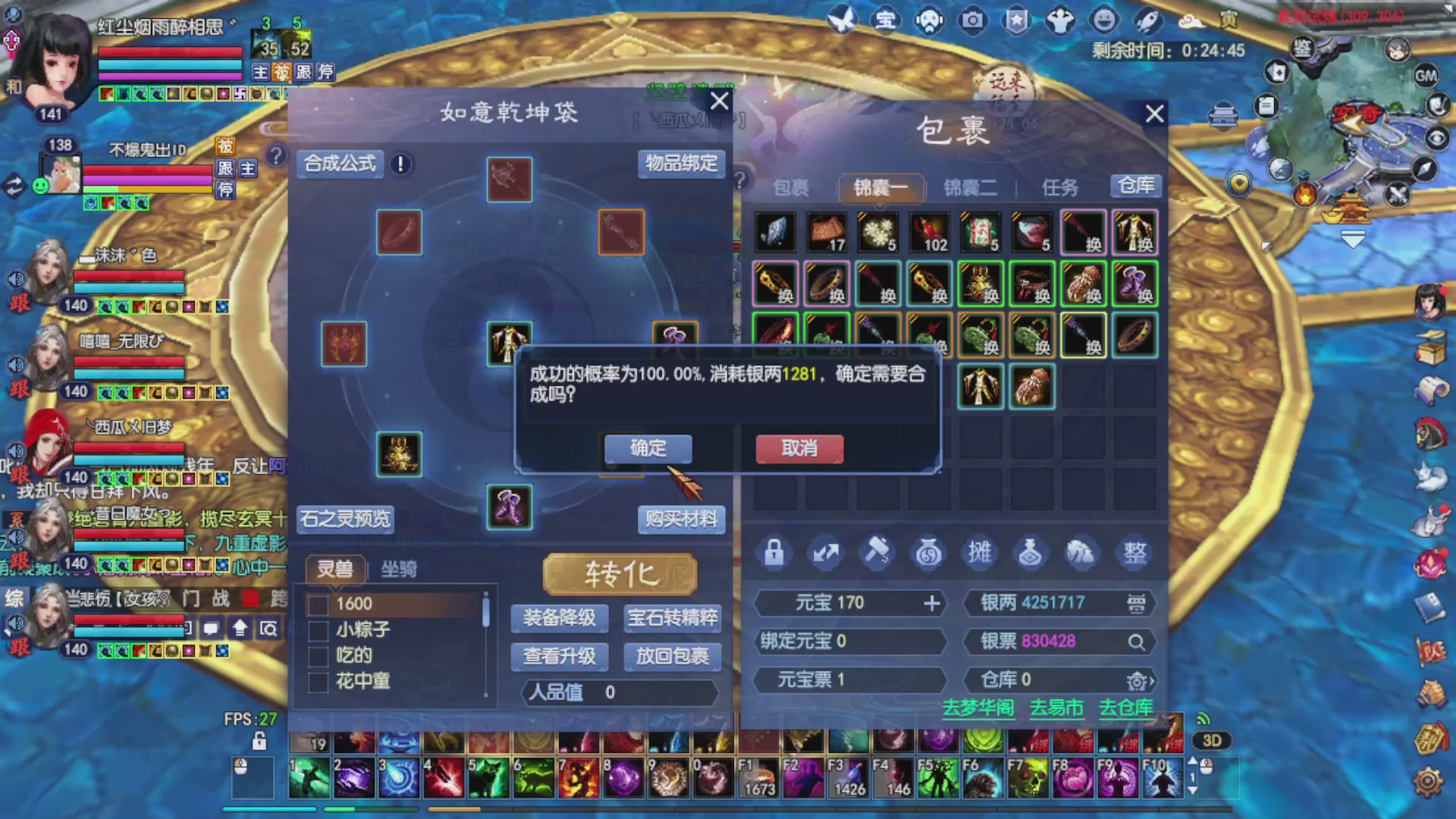Take a screenshot with the camera icon
Screen dimensions: 1456x819
click(972, 21)
